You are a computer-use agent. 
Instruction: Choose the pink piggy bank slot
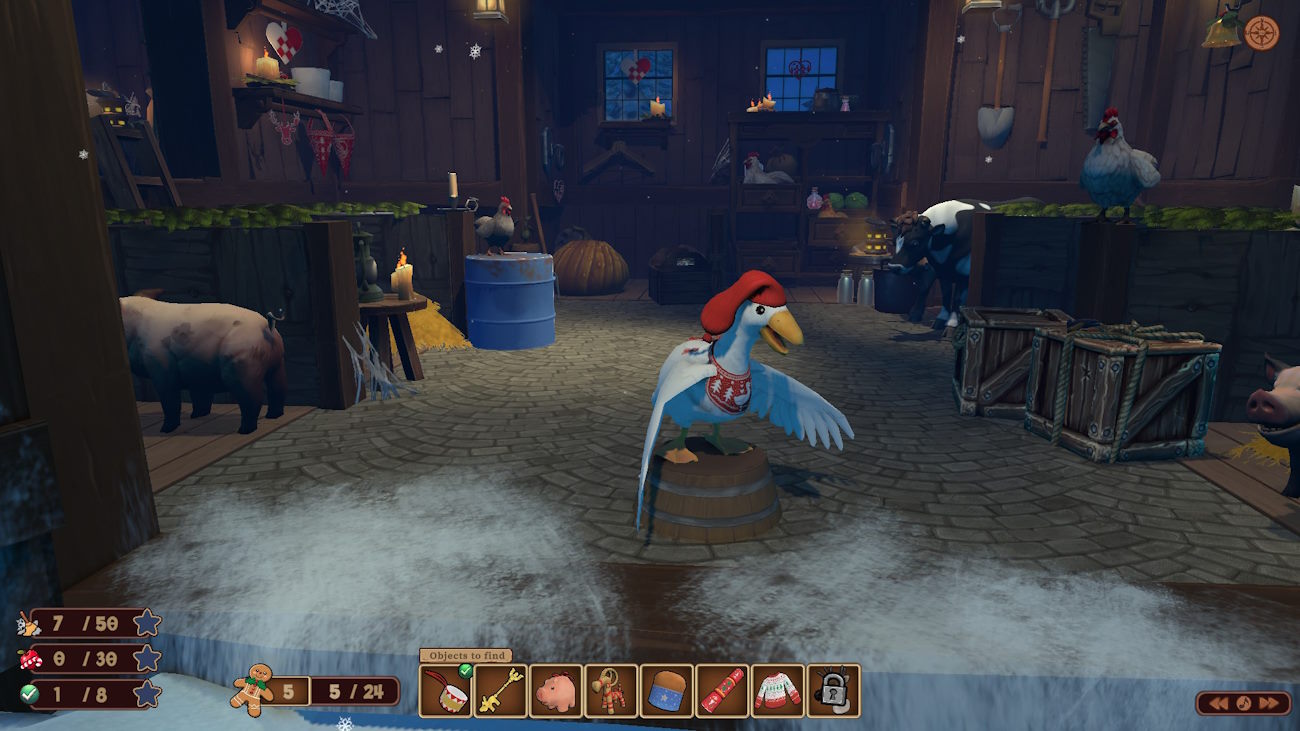[556, 691]
